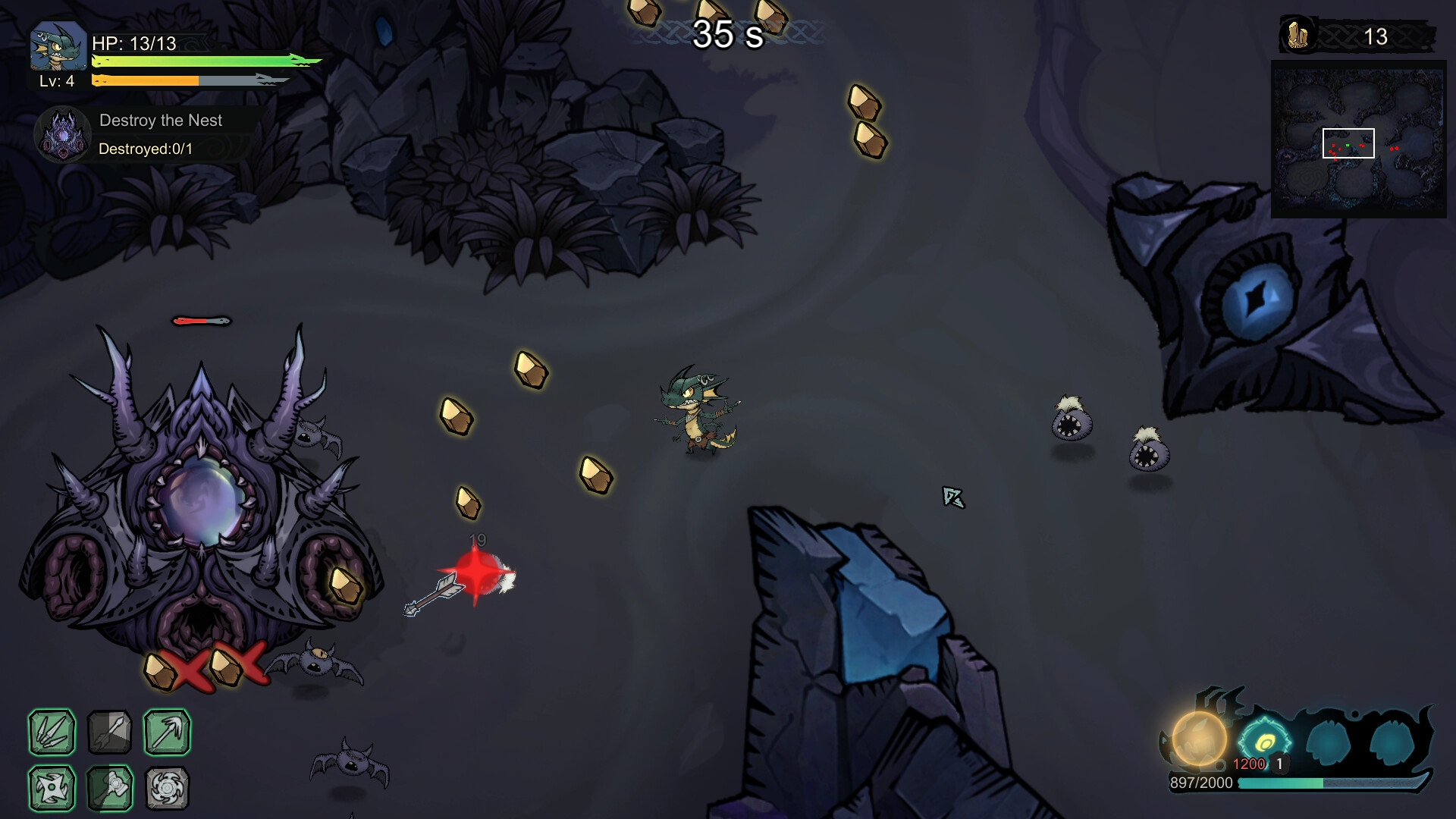Choose the winged spear weapon slot
Image resolution: width=1456 pixels, height=819 pixels.
tap(167, 733)
